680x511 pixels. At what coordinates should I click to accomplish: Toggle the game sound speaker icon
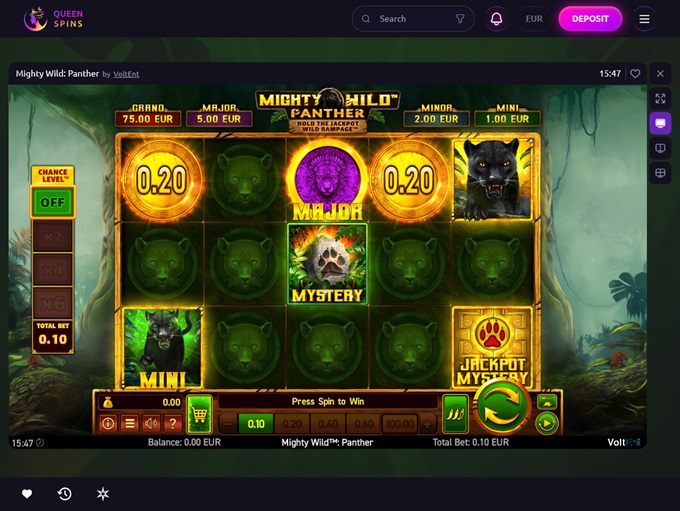(x=151, y=423)
